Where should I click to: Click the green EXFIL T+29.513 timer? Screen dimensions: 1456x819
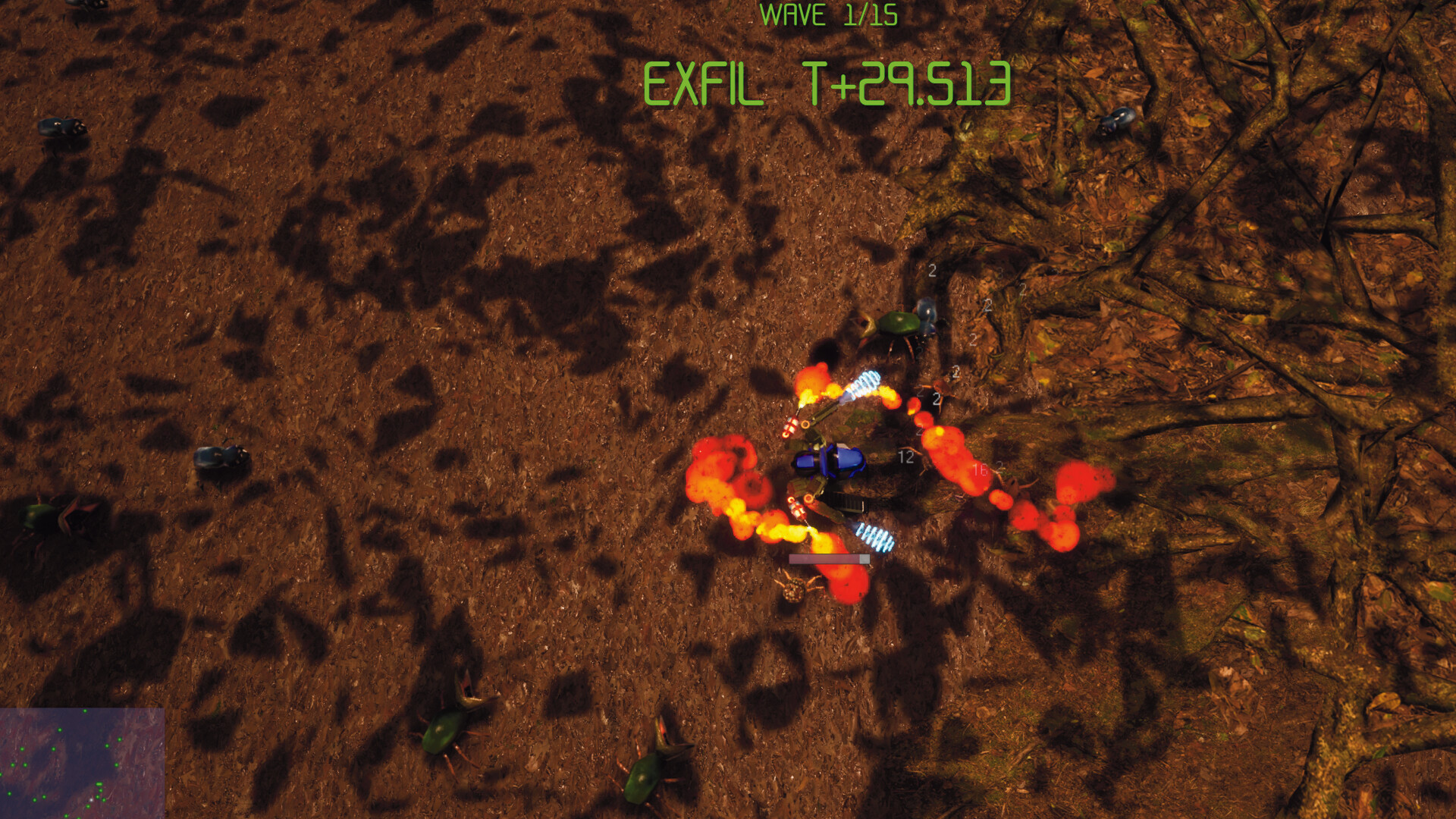[x=829, y=83]
